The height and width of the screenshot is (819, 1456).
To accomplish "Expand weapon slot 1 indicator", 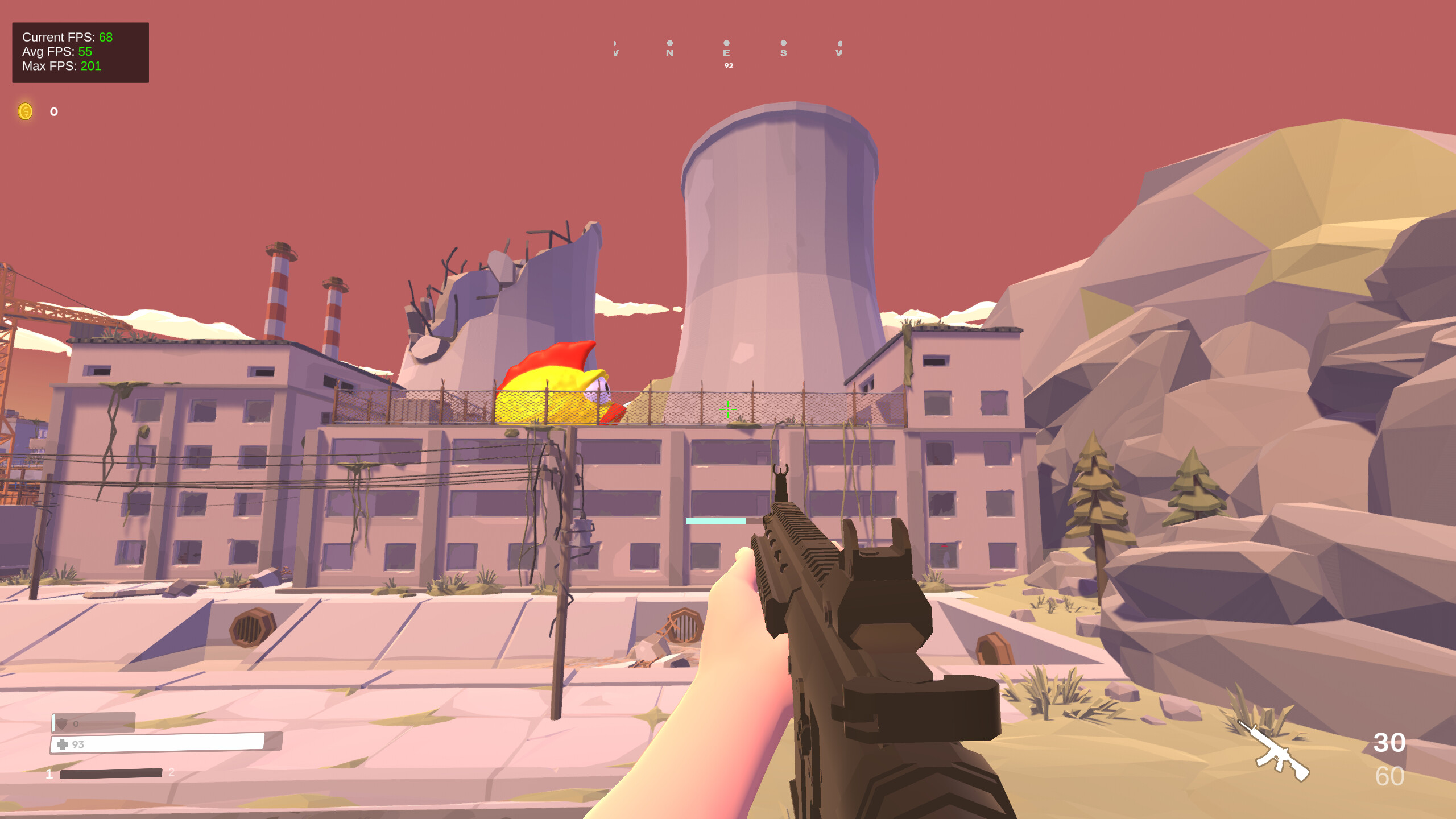I will (49, 773).
